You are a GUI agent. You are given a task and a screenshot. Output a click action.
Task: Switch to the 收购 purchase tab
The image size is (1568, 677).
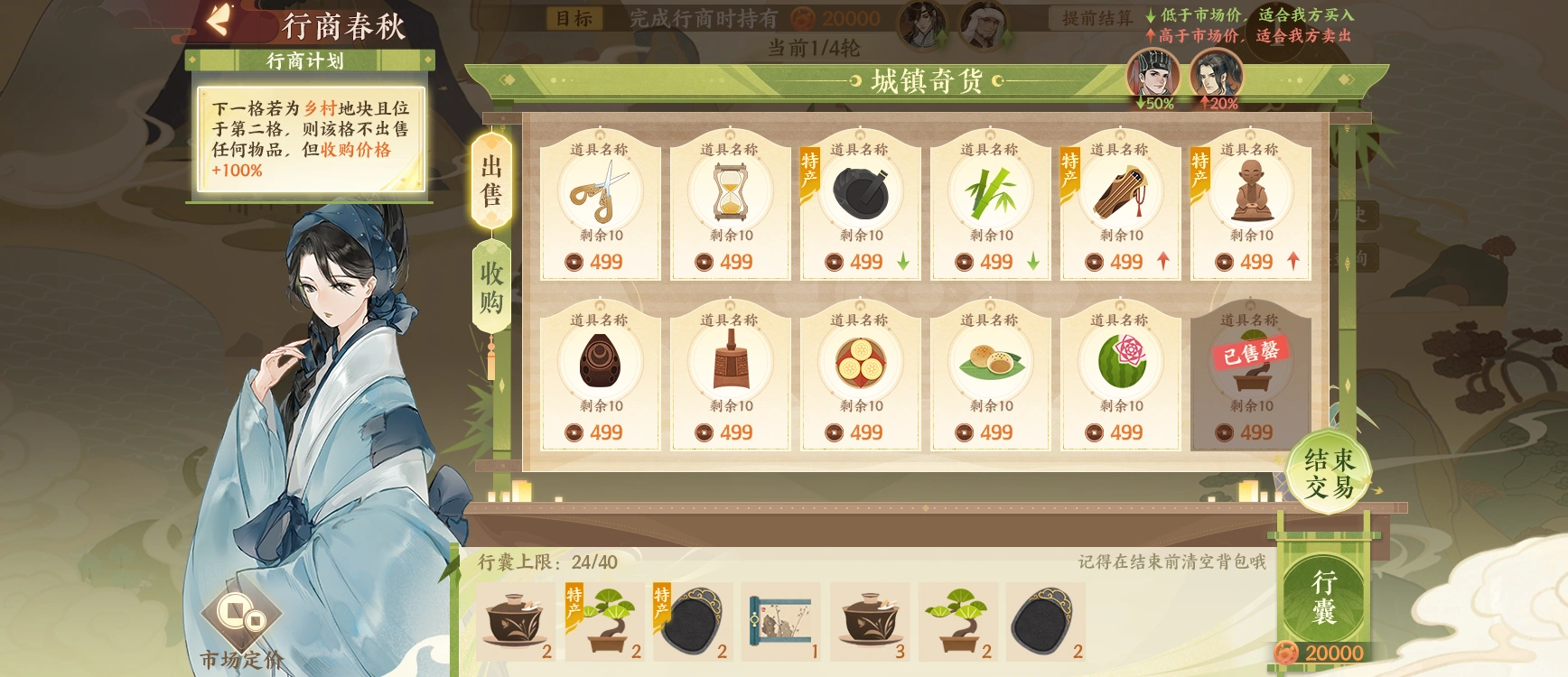pos(491,287)
